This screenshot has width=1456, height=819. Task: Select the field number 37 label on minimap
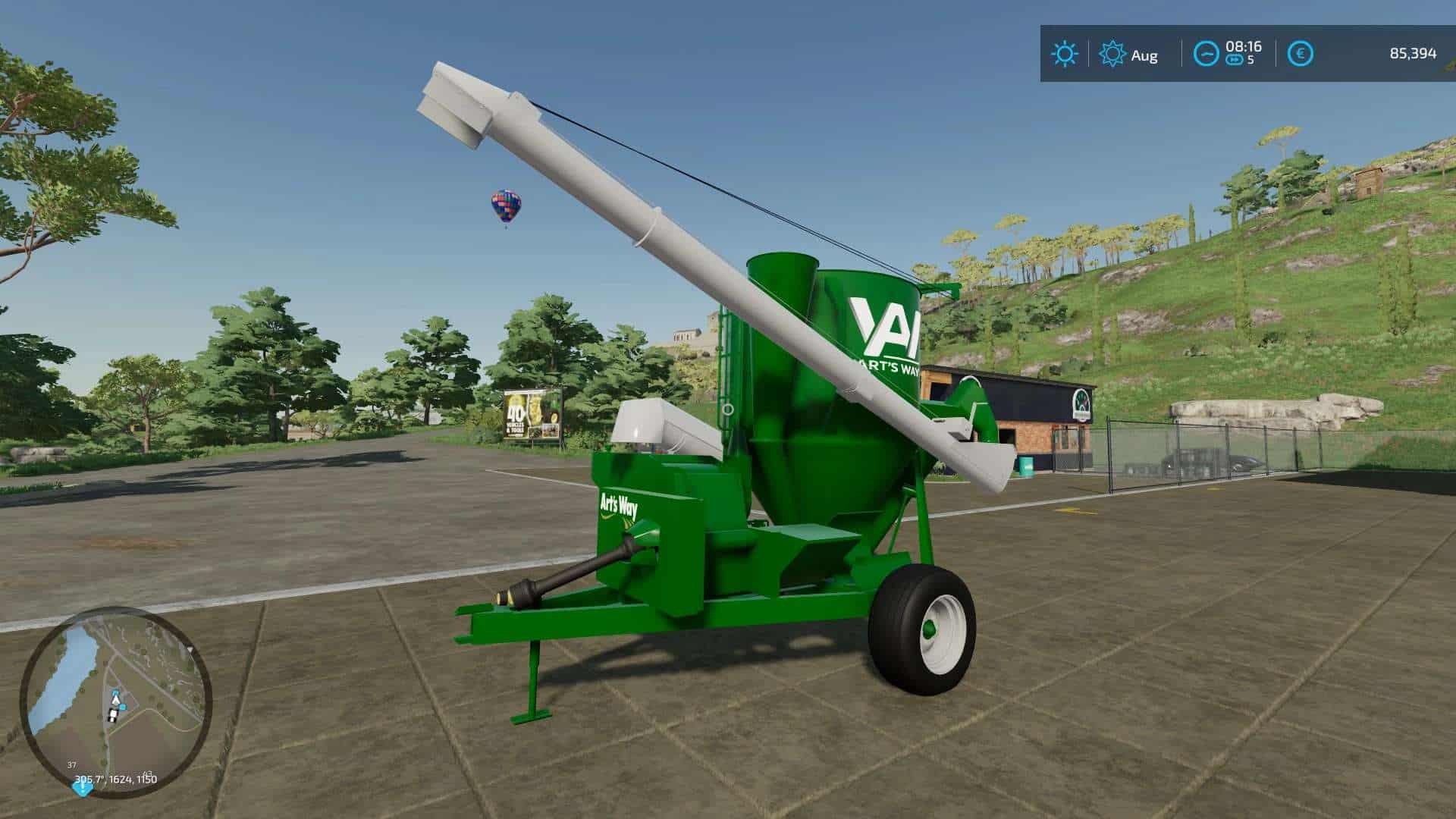point(72,765)
